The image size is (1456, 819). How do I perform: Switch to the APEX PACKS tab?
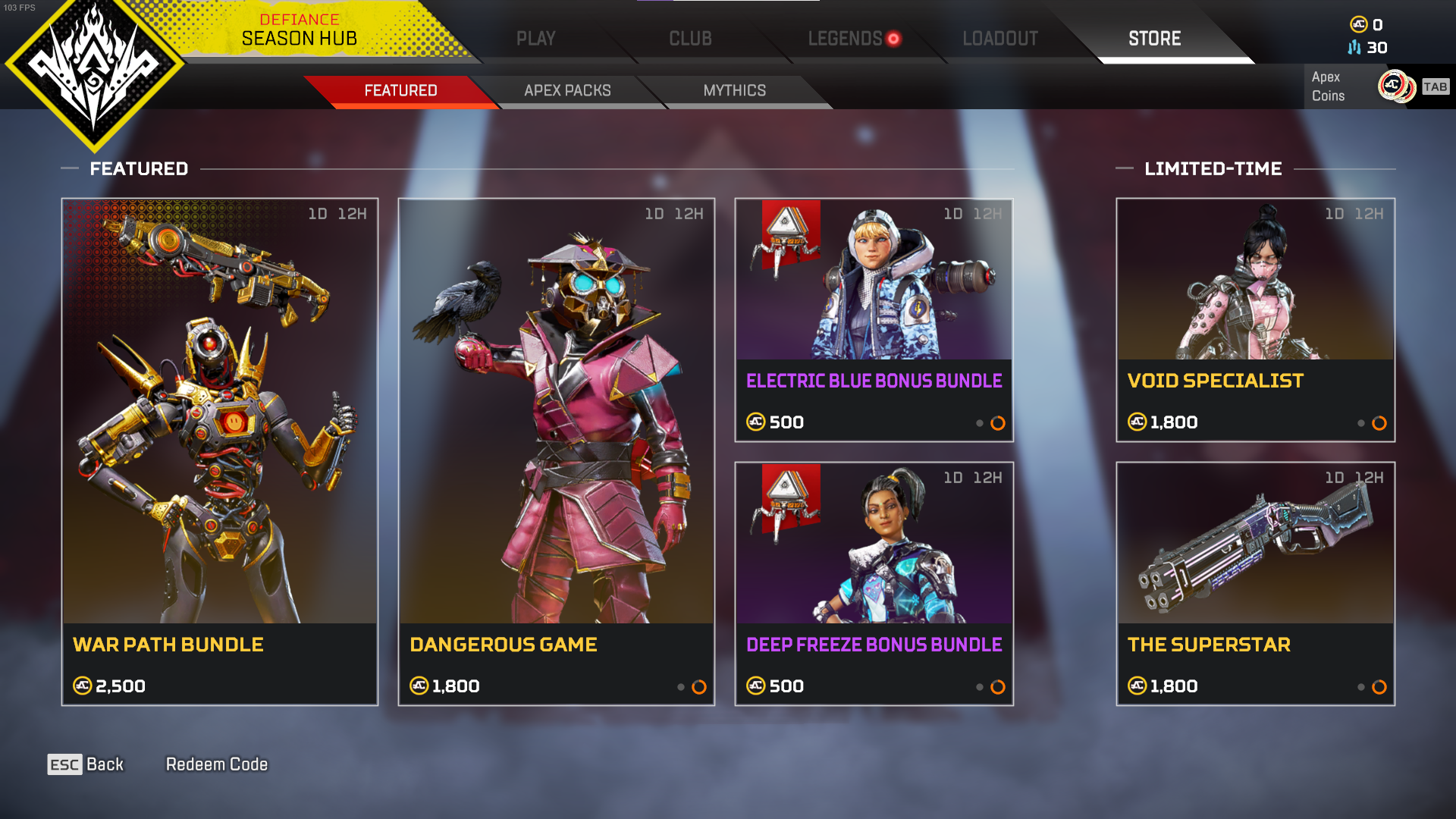[566, 90]
